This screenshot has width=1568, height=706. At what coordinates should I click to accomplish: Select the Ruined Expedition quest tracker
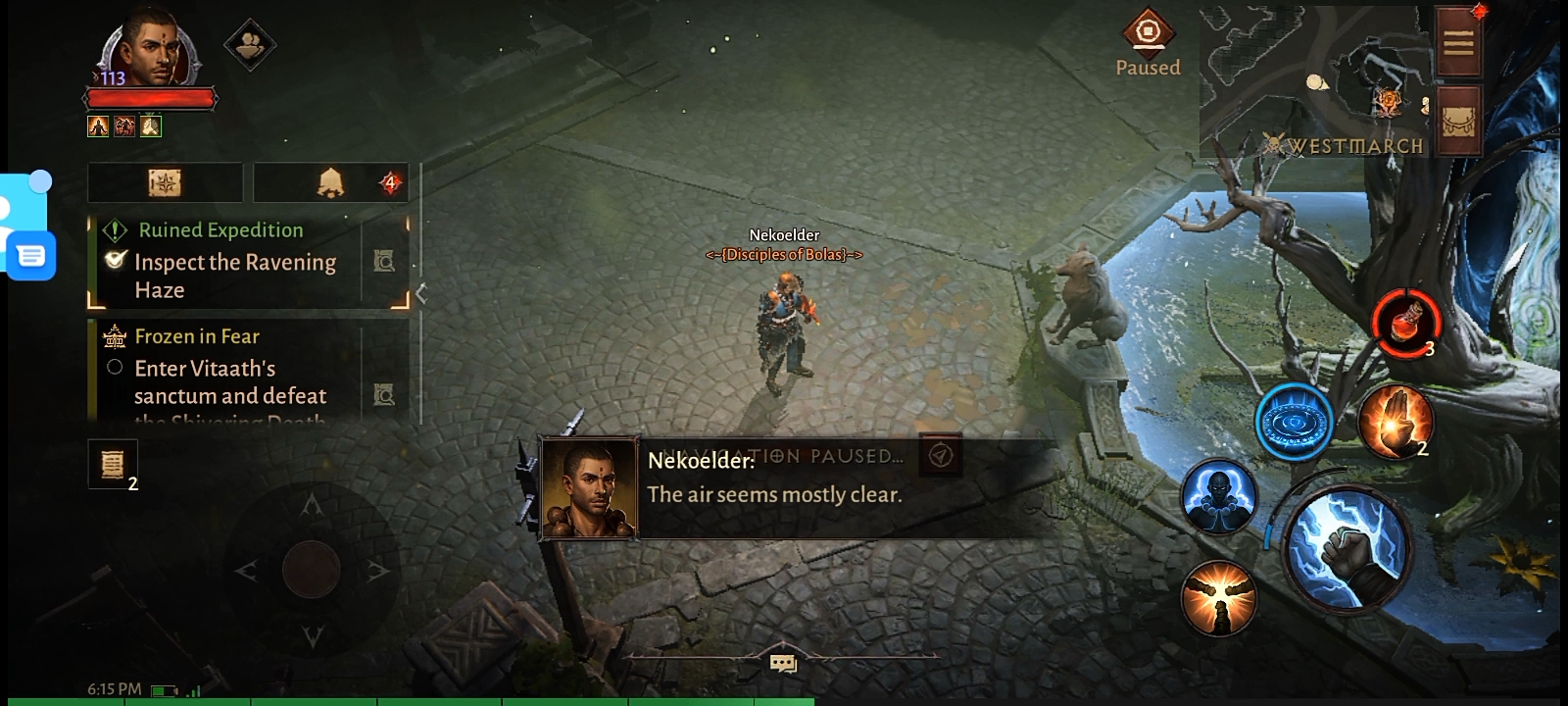pos(233,260)
